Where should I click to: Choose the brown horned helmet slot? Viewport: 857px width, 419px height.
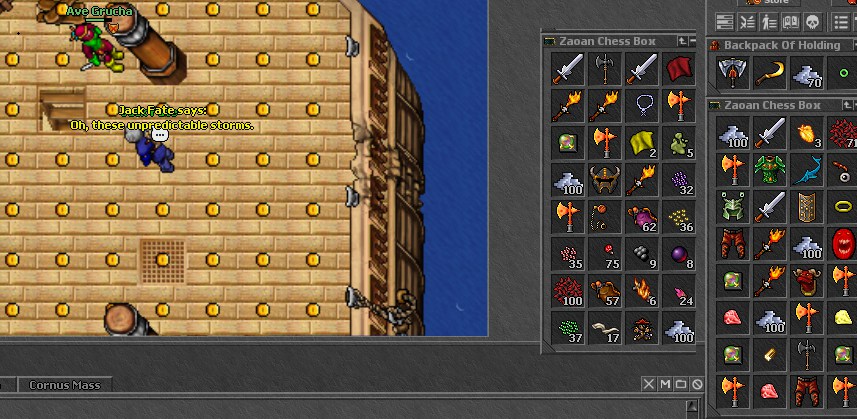click(x=605, y=179)
